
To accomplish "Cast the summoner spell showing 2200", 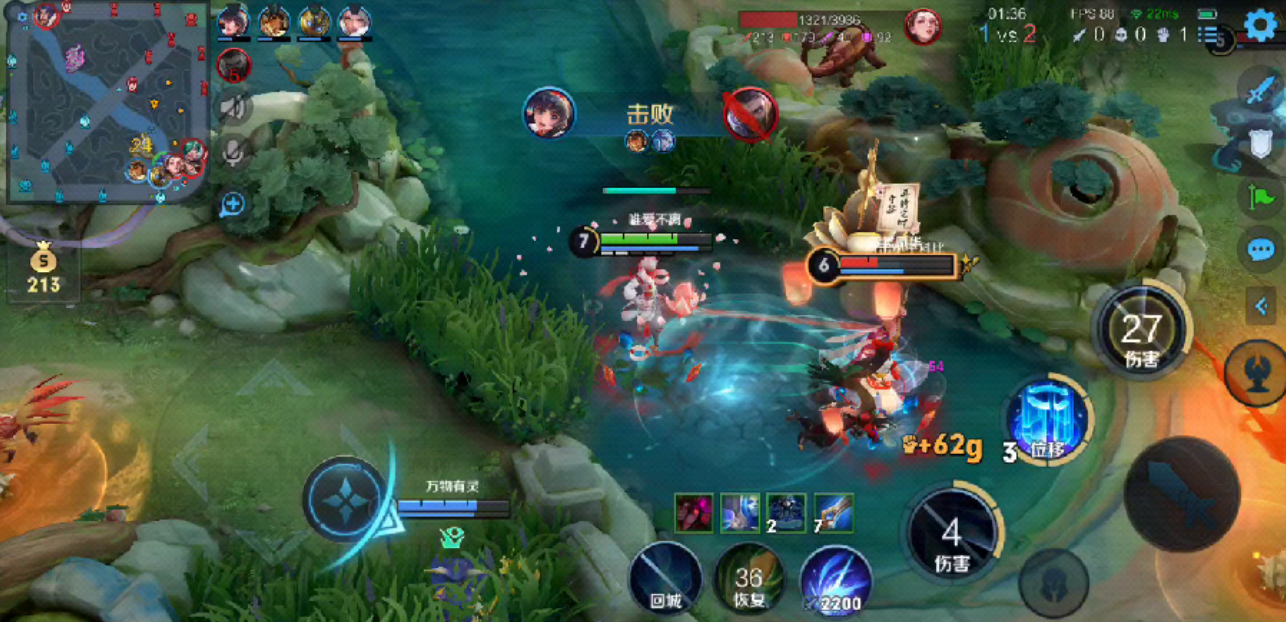I will click(x=835, y=580).
